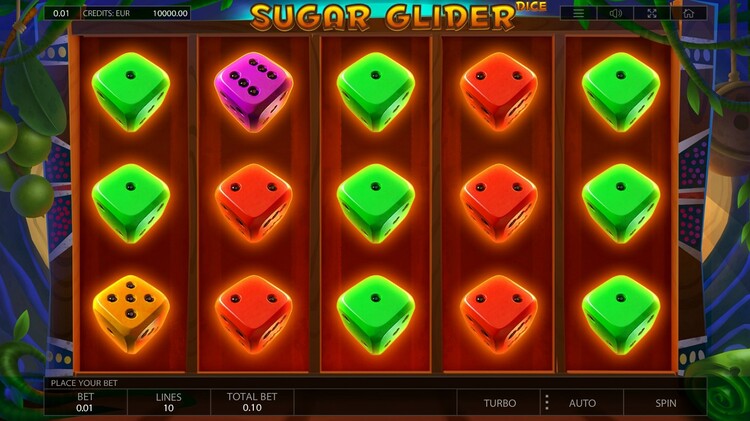The image size is (750, 421).
Task: Spin the reels
Action: click(x=665, y=403)
